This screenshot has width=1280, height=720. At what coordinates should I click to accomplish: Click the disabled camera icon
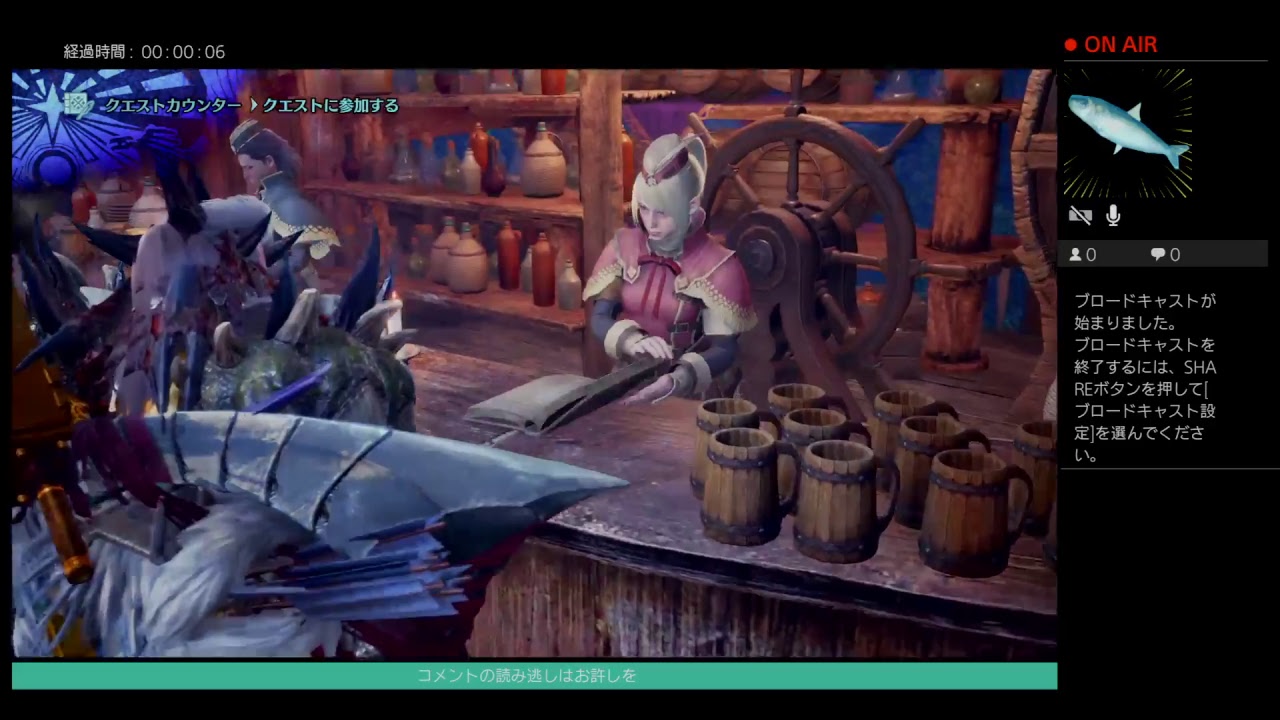click(x=1080, y=215)
